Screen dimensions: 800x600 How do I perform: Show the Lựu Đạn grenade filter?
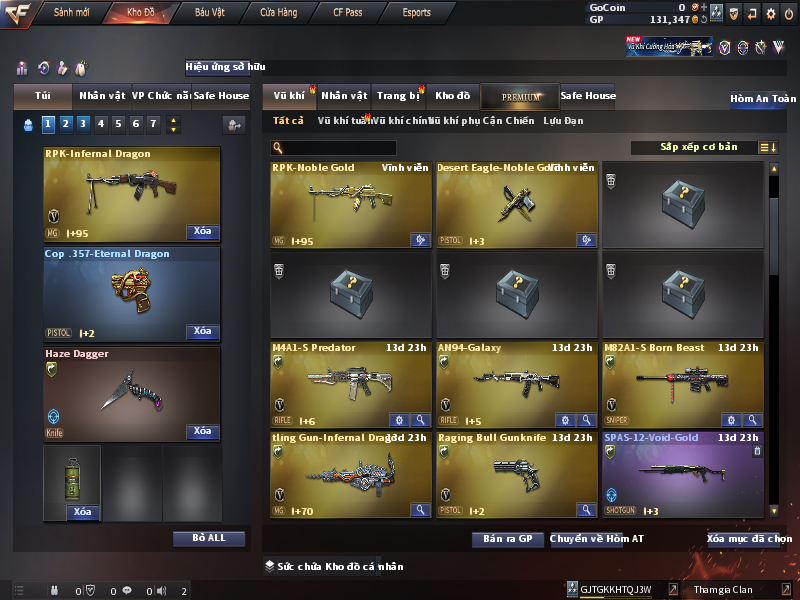tap(563, 121)
